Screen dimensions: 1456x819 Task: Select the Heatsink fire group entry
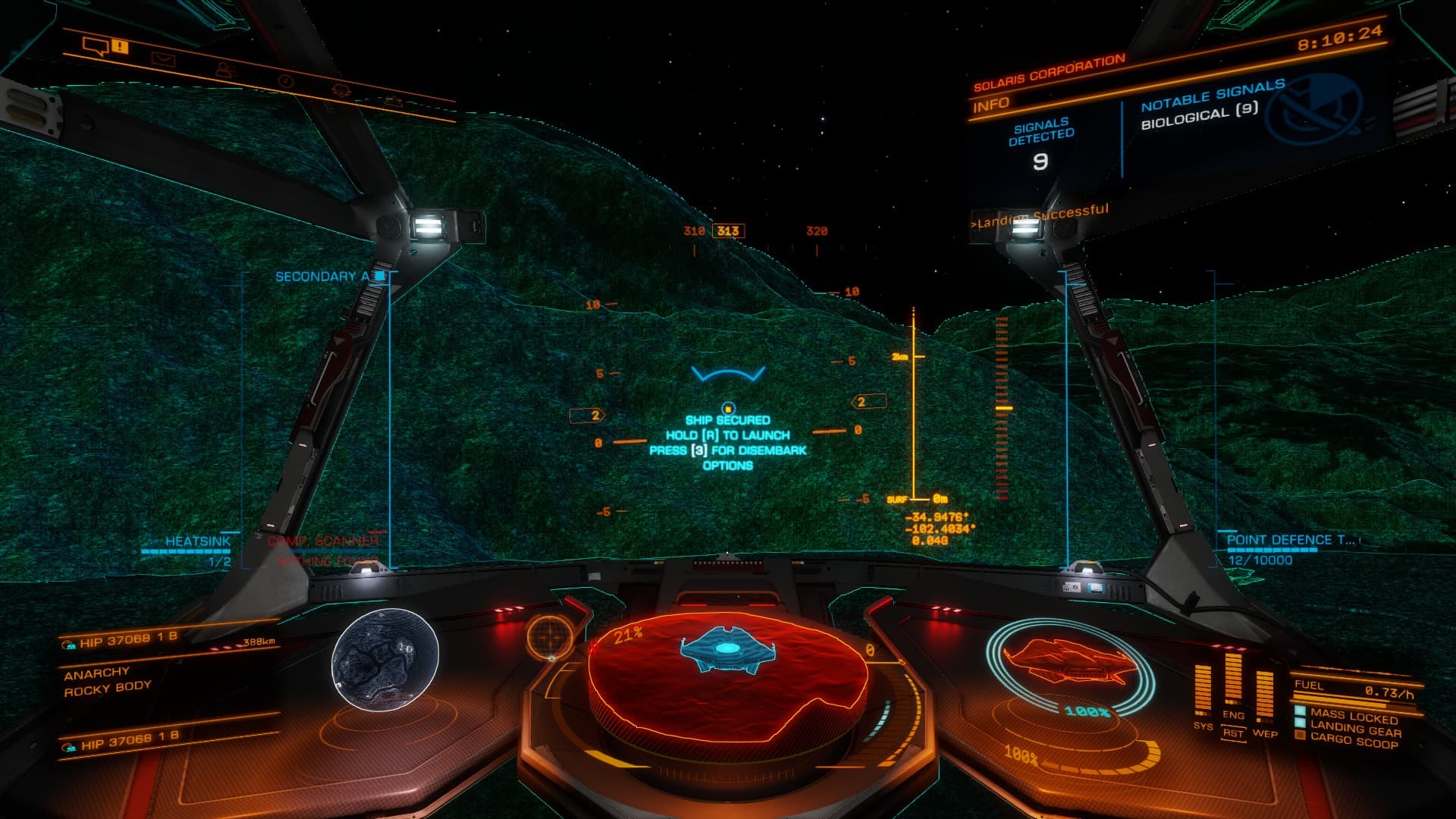197,541
